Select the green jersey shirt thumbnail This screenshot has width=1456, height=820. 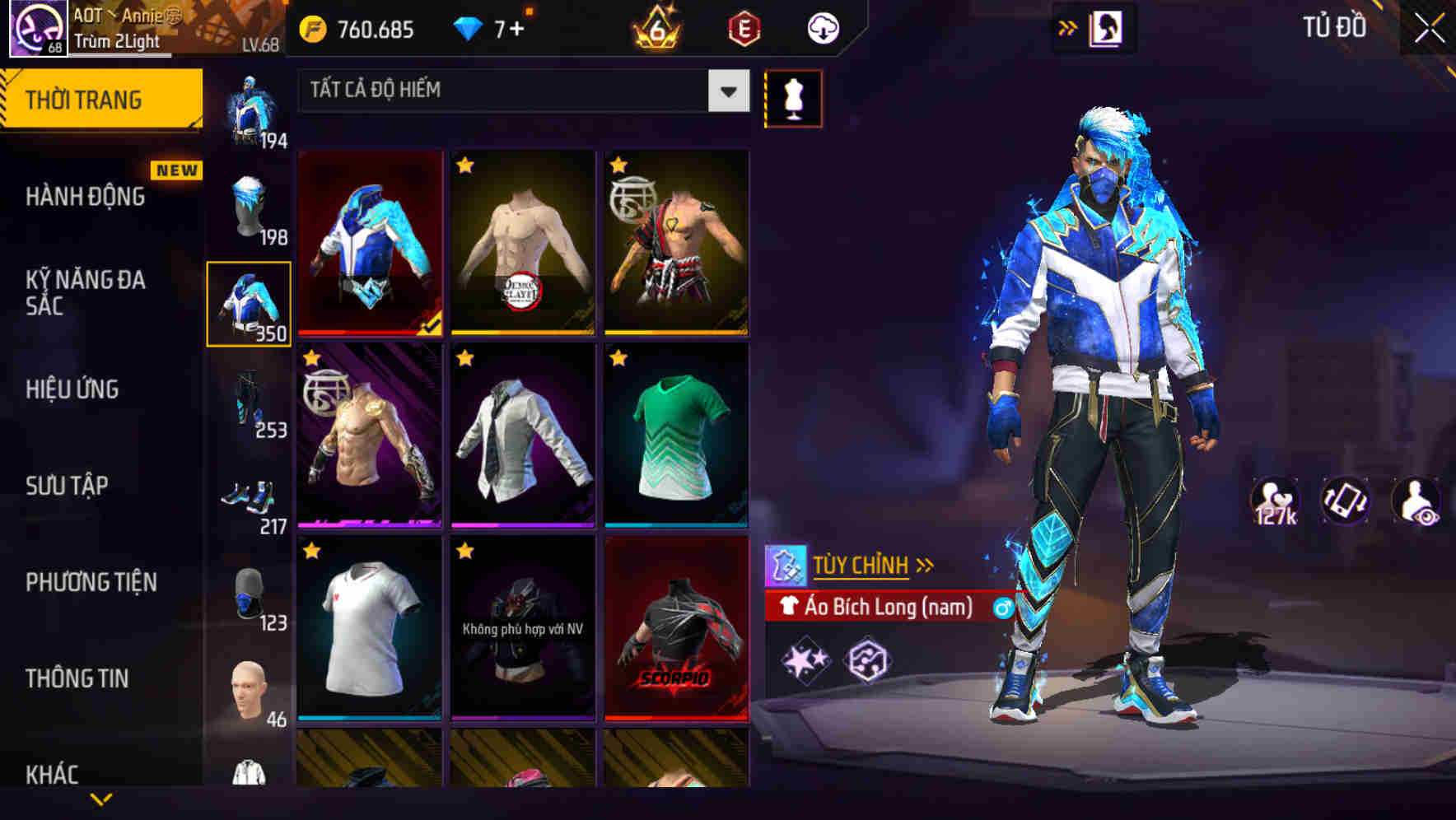coord(675,436)
